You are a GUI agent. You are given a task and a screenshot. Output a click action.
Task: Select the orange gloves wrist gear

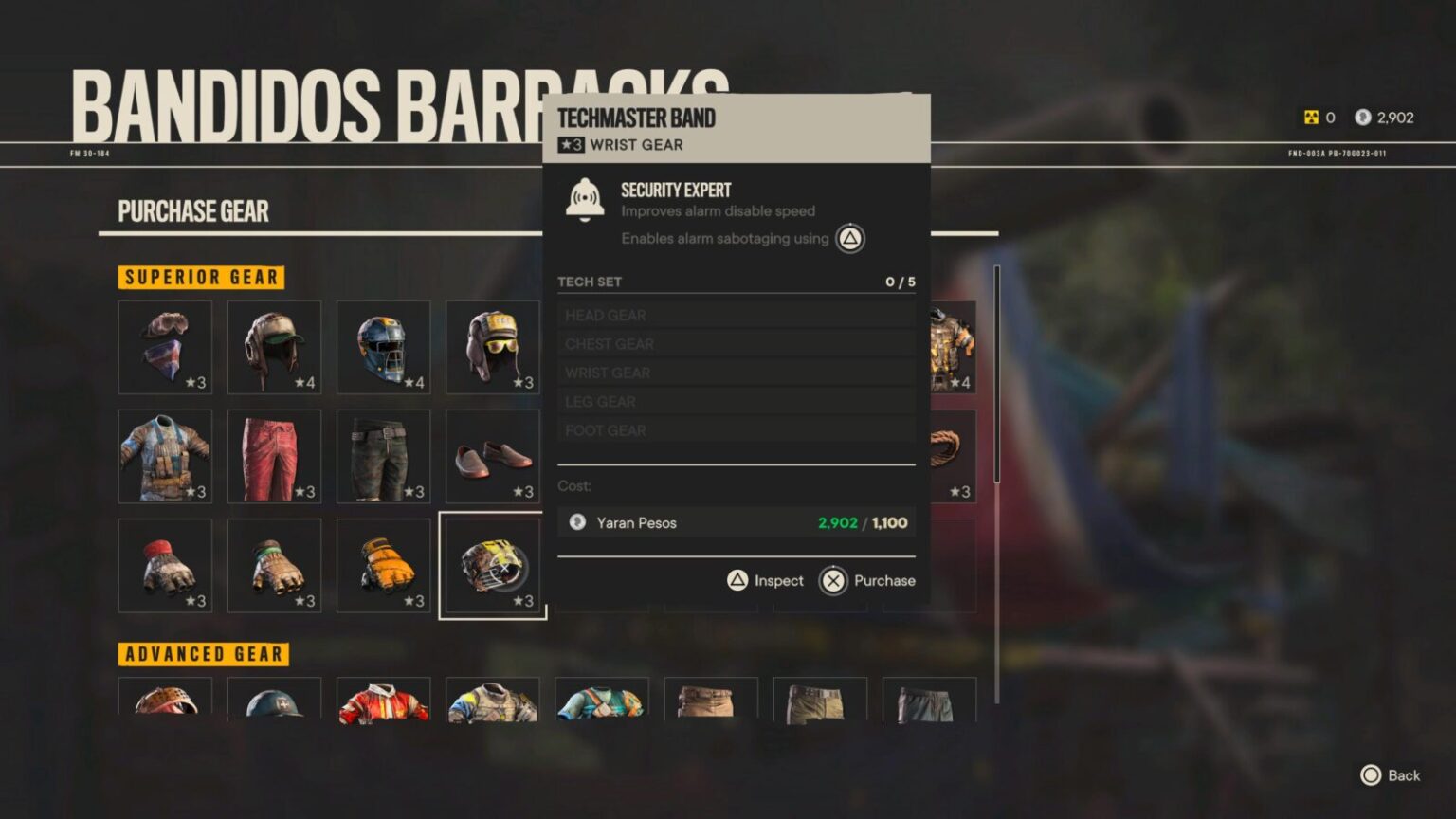pos(383,565)
